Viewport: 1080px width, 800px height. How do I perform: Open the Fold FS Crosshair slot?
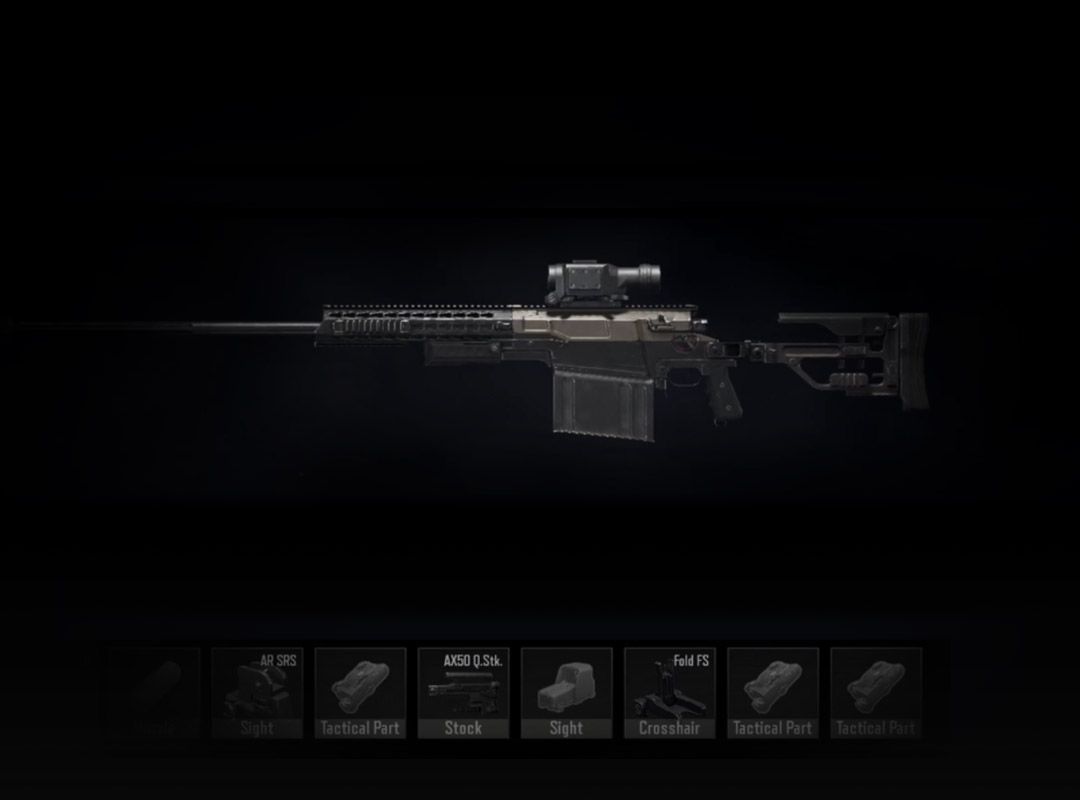point(669,693)
